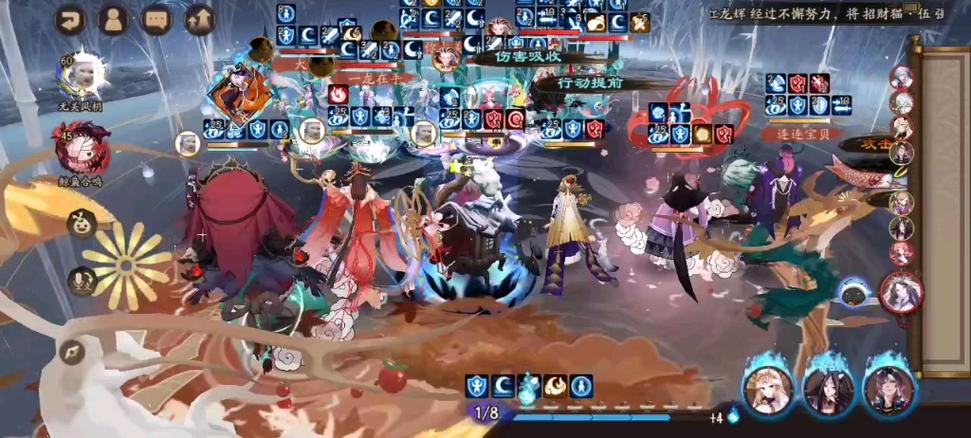Select the level 45 avatar 鲜泉合鸣
The image size is (971, 438).
coord(78,150)
